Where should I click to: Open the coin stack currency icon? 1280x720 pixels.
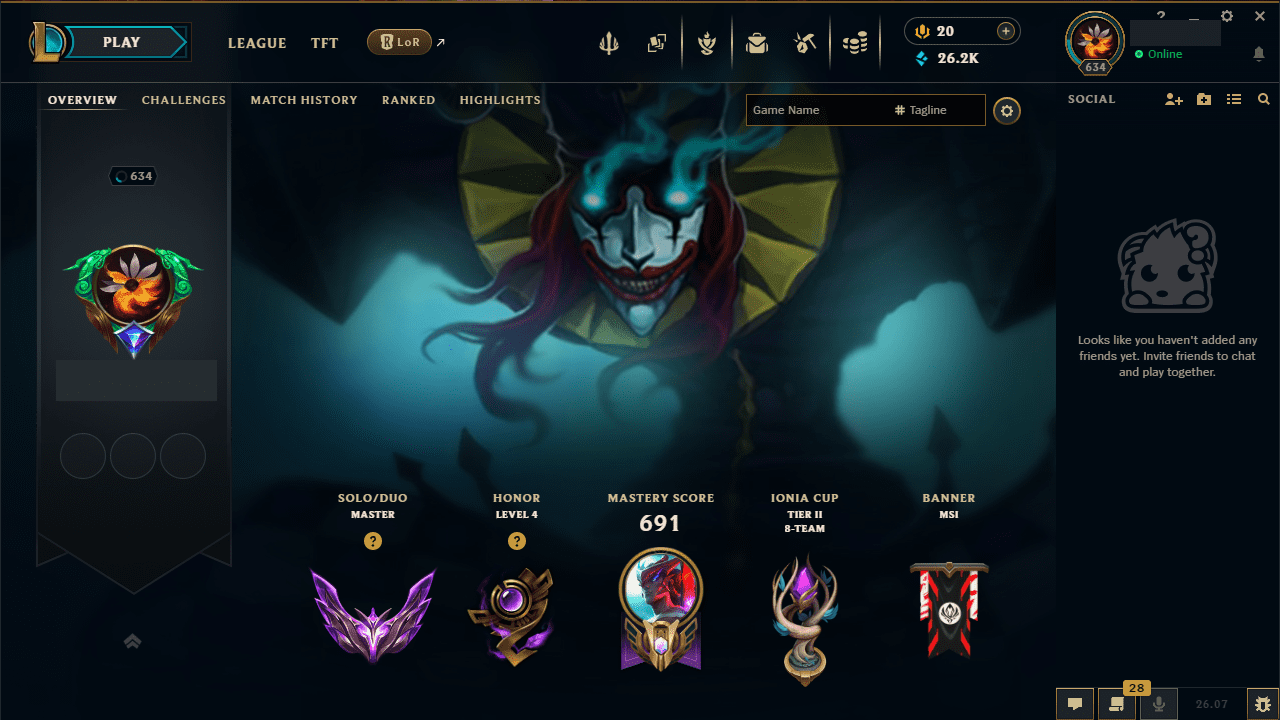(855, 43)
